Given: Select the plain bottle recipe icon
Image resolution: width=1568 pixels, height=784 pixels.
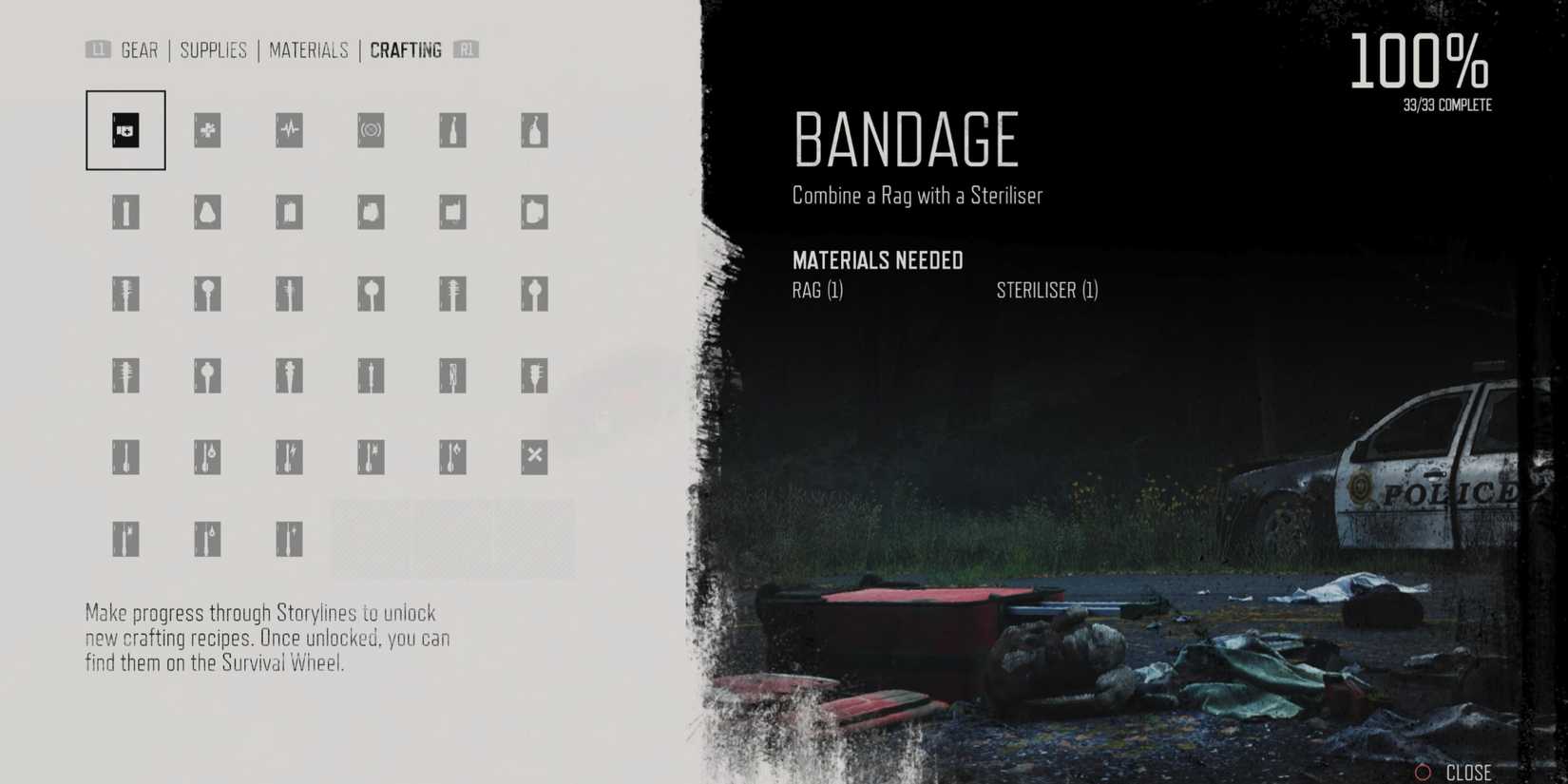Looking at the screenshot, I should [x=533, y=130].
